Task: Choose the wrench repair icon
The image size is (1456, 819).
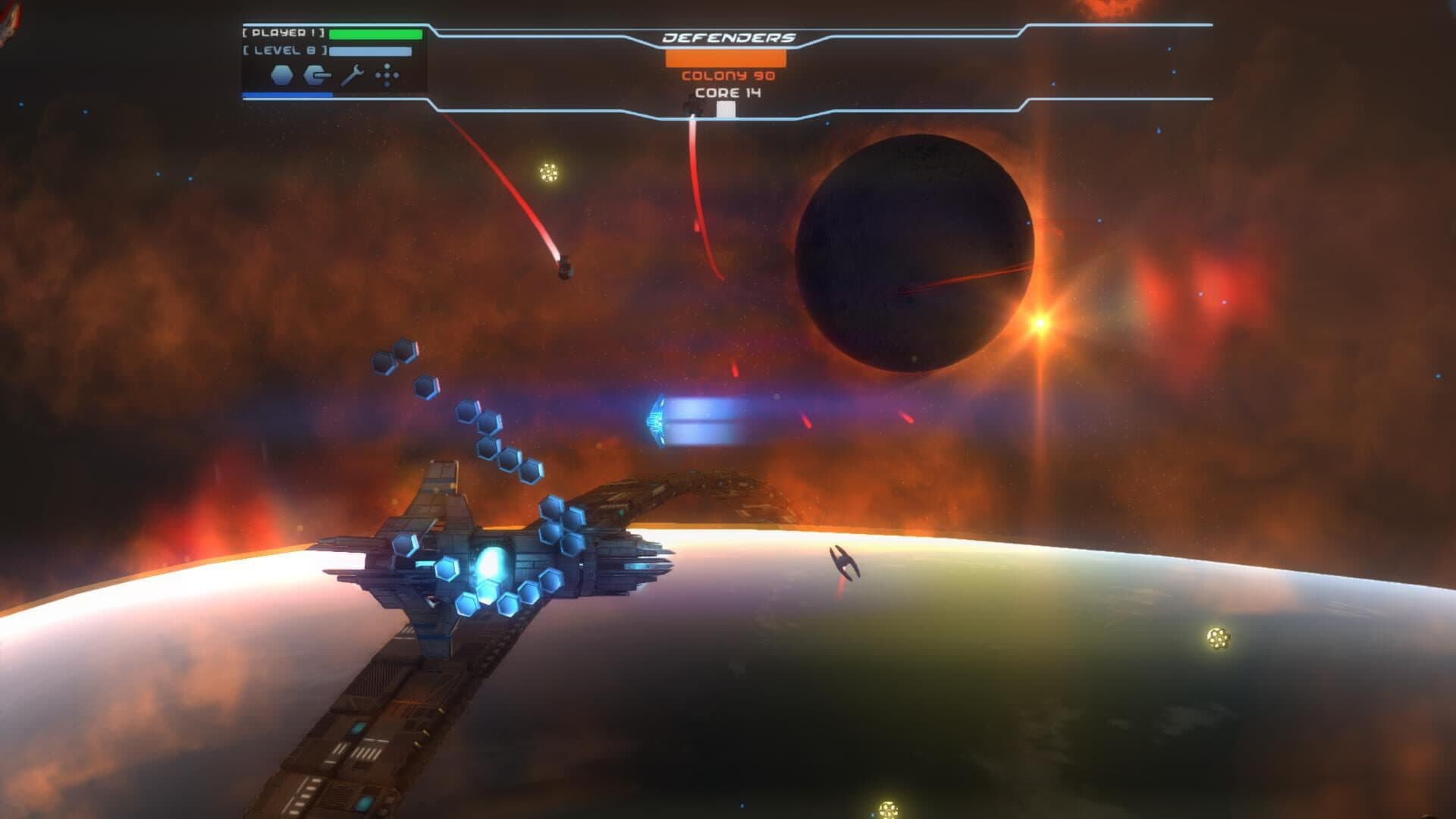Action: [x=353, y=75]
